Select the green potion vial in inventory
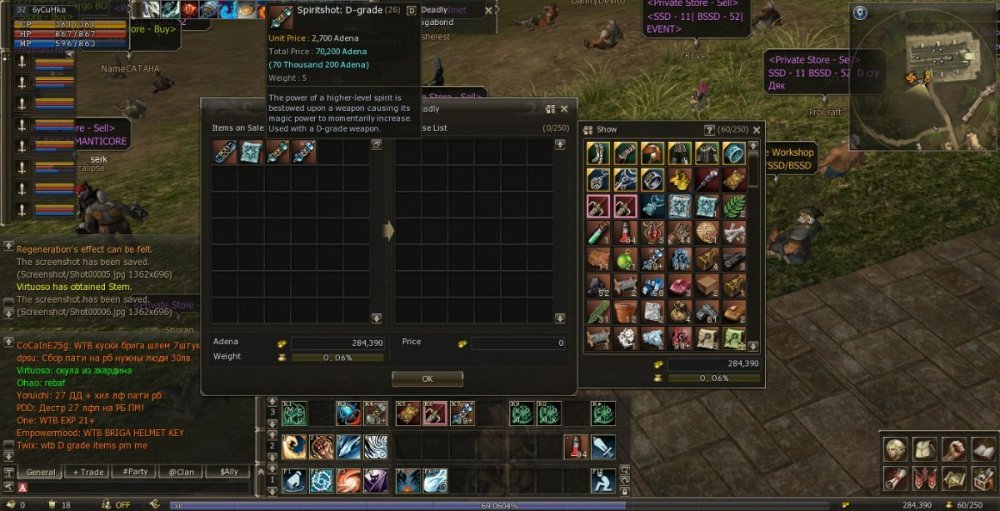The image size is (1000, 511). pyautogui.click(x=599, y=233)
